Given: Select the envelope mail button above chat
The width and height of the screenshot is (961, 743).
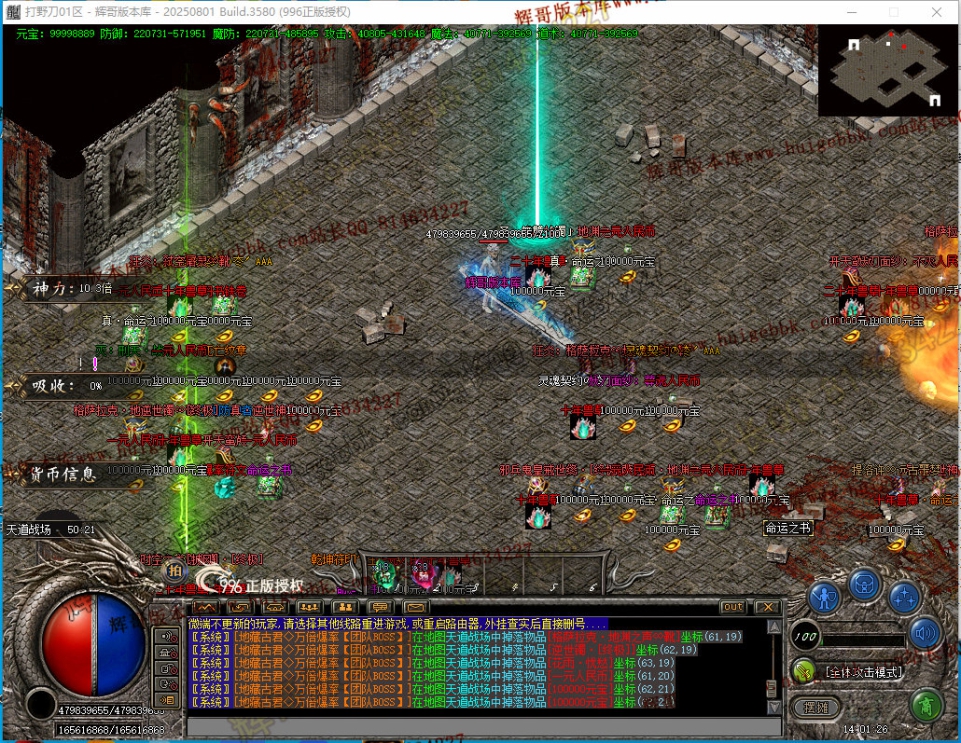Looking at the screenshot, I should pos(416,607).
